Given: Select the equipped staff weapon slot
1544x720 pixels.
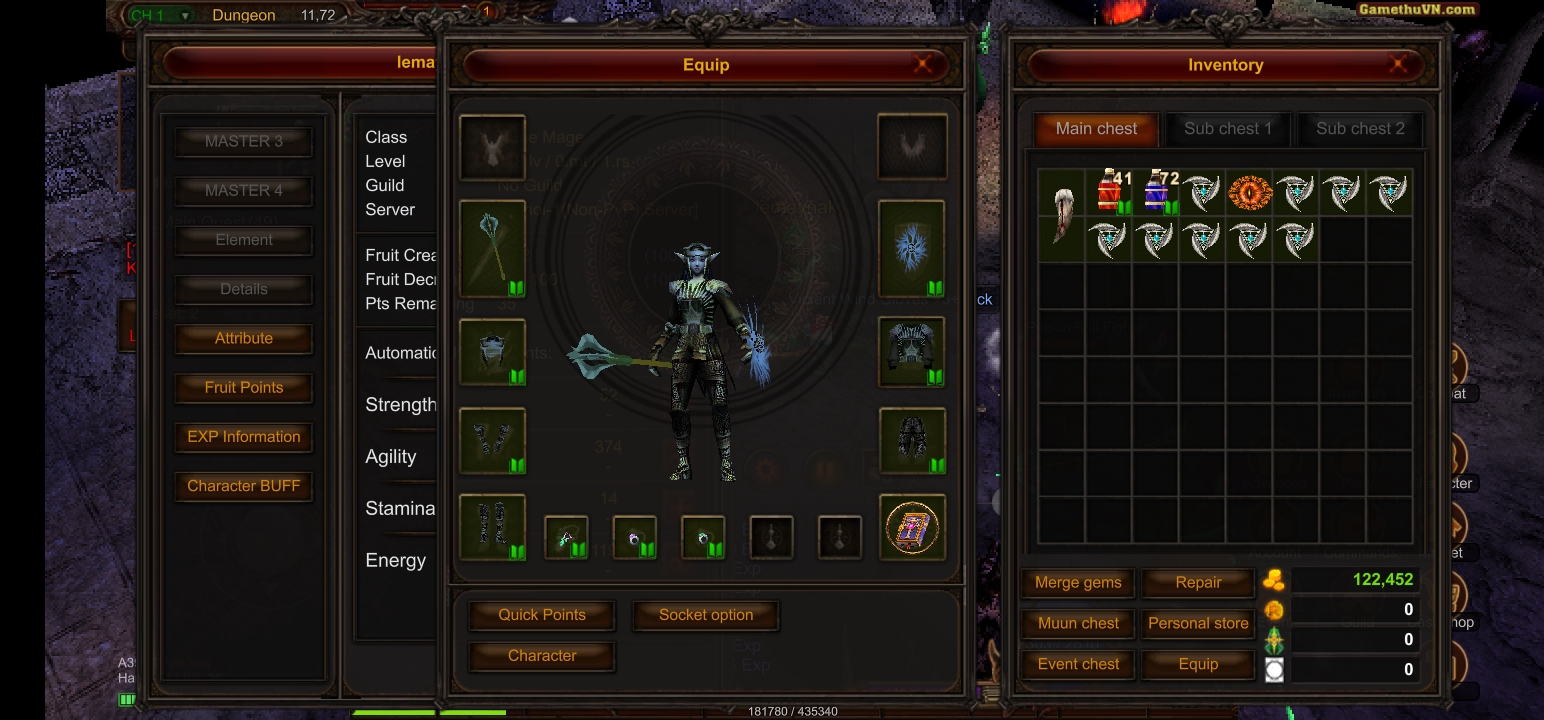Looking at the screenshot, I should coord(492,248).
